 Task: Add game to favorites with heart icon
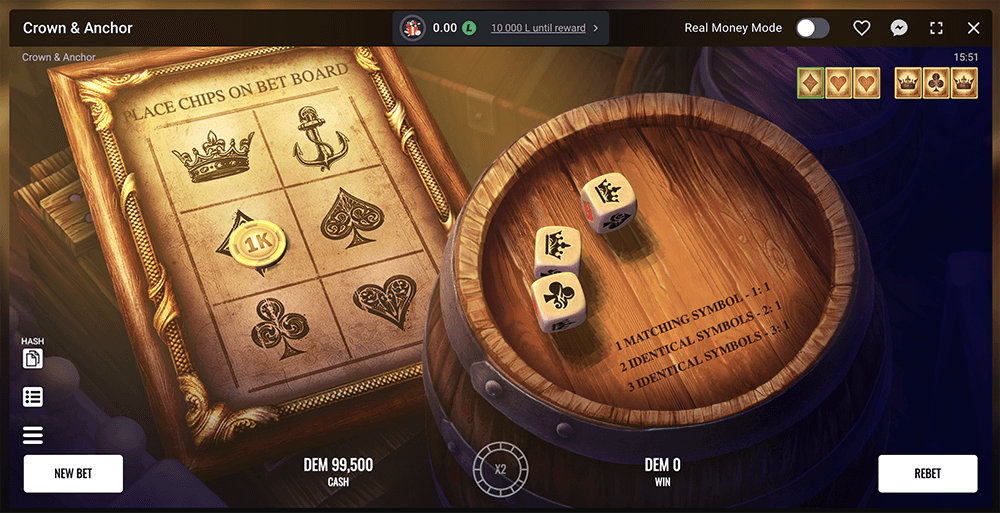point(861,28)
